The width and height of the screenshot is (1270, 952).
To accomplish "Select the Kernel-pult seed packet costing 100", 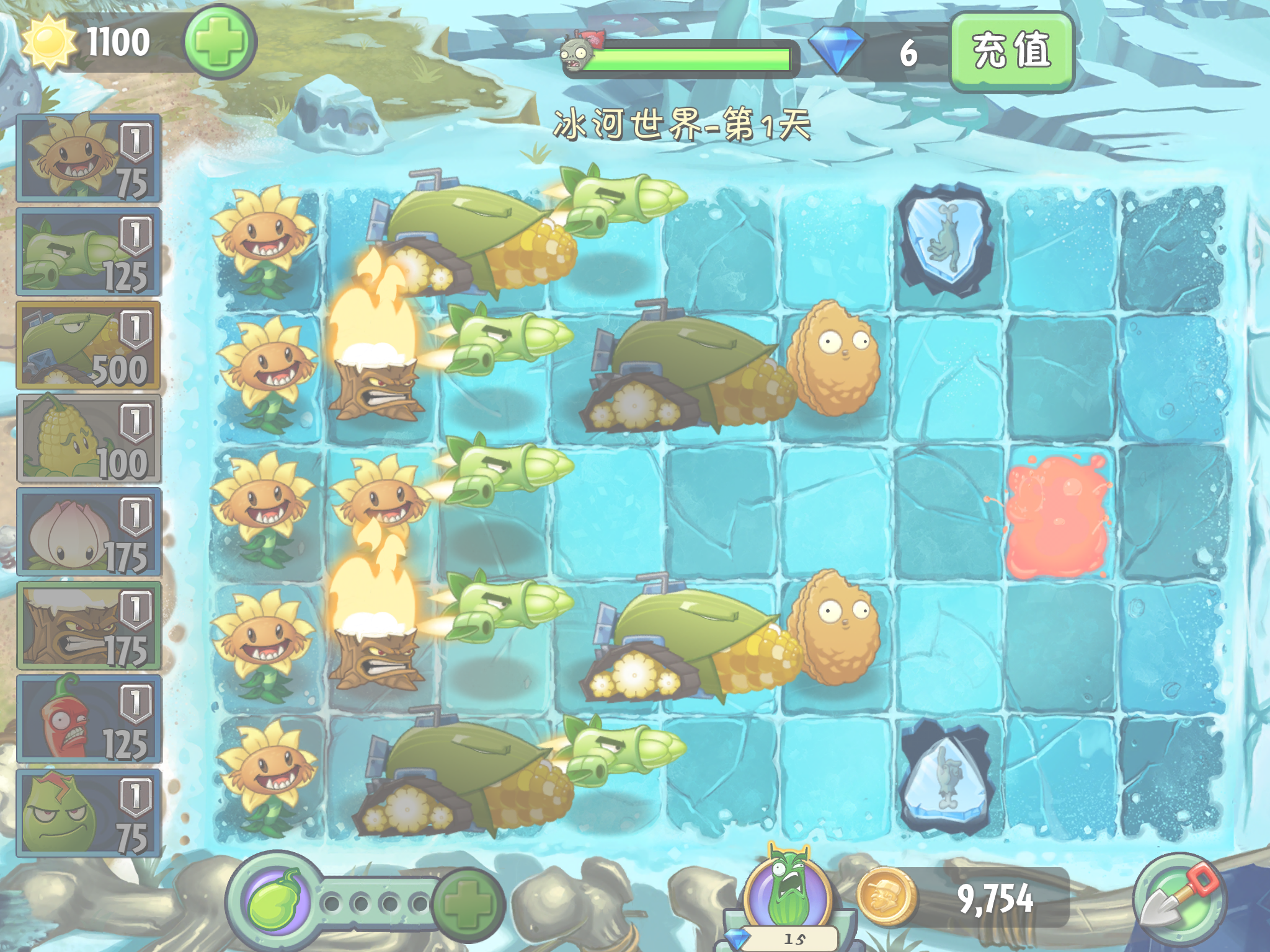I will [x=89, y=439].
